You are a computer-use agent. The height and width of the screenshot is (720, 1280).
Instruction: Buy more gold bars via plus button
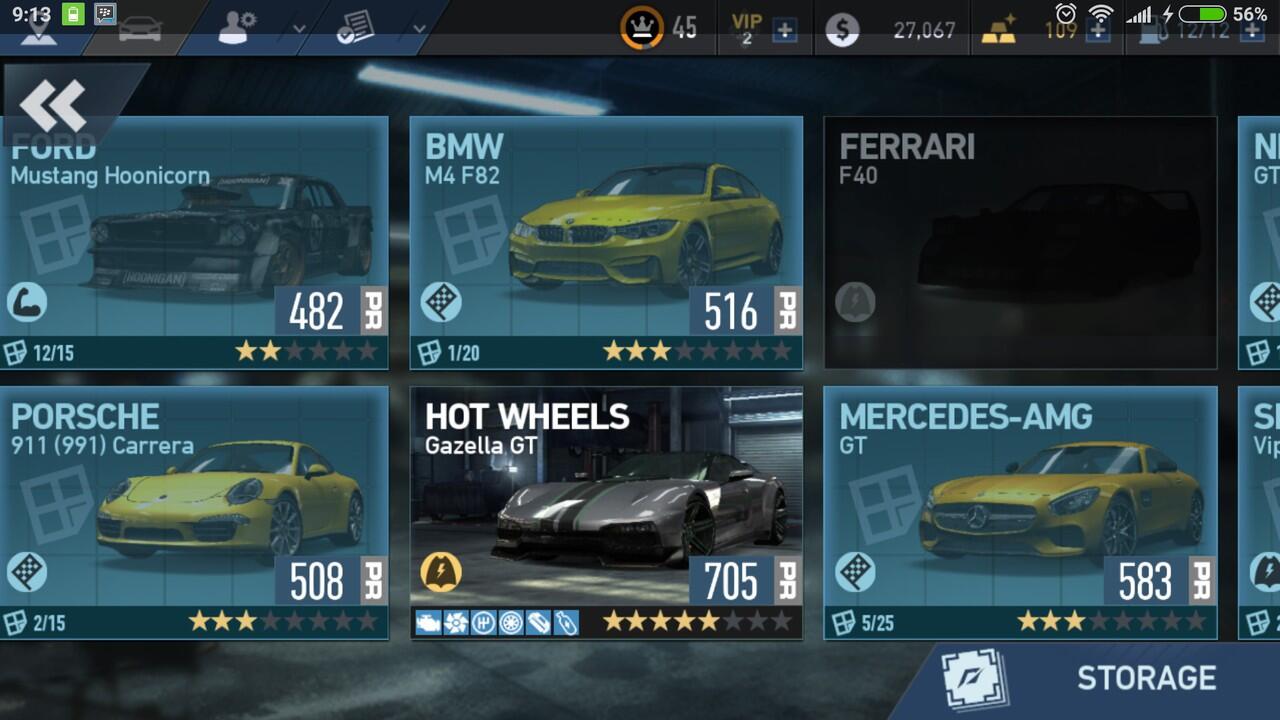[1098, 30]
